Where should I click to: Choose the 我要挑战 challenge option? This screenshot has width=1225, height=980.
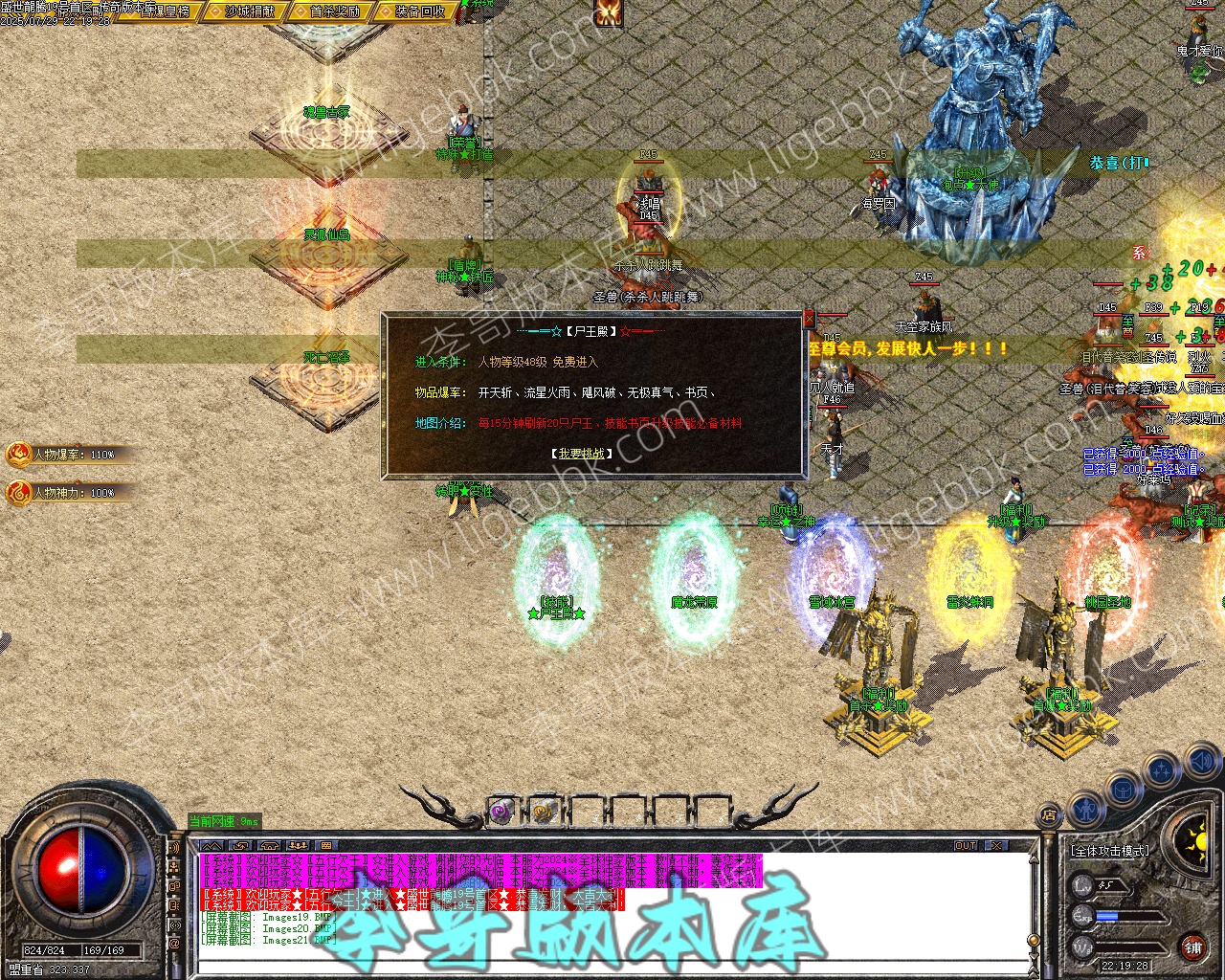coord(583,454)
